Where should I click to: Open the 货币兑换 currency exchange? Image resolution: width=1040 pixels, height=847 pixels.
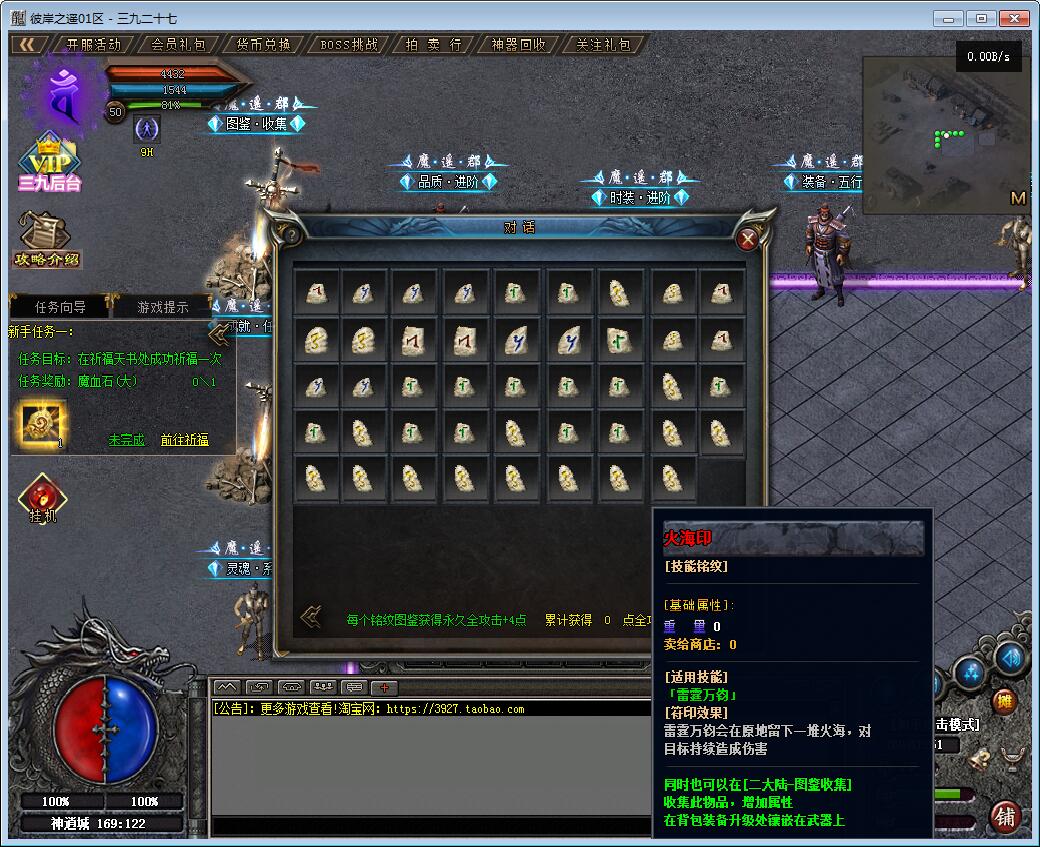[264, 45]
